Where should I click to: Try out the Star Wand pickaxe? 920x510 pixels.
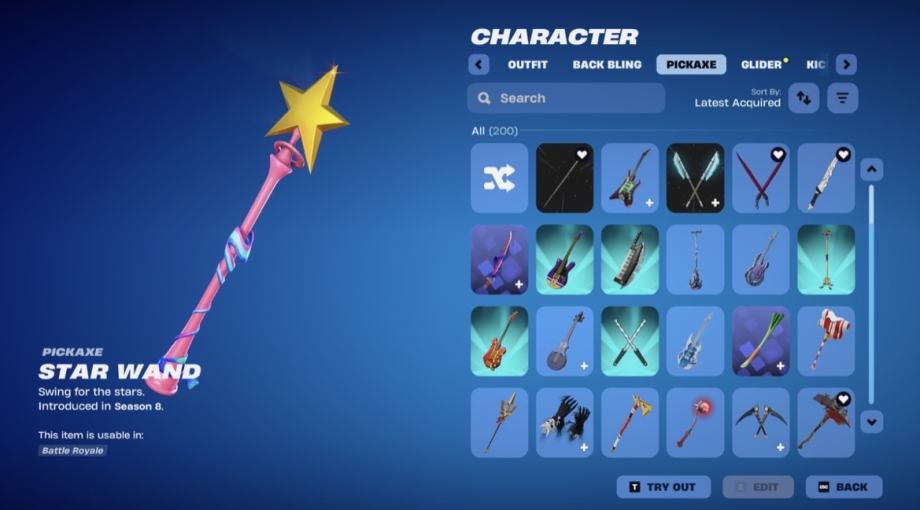[x=663, y=487]
